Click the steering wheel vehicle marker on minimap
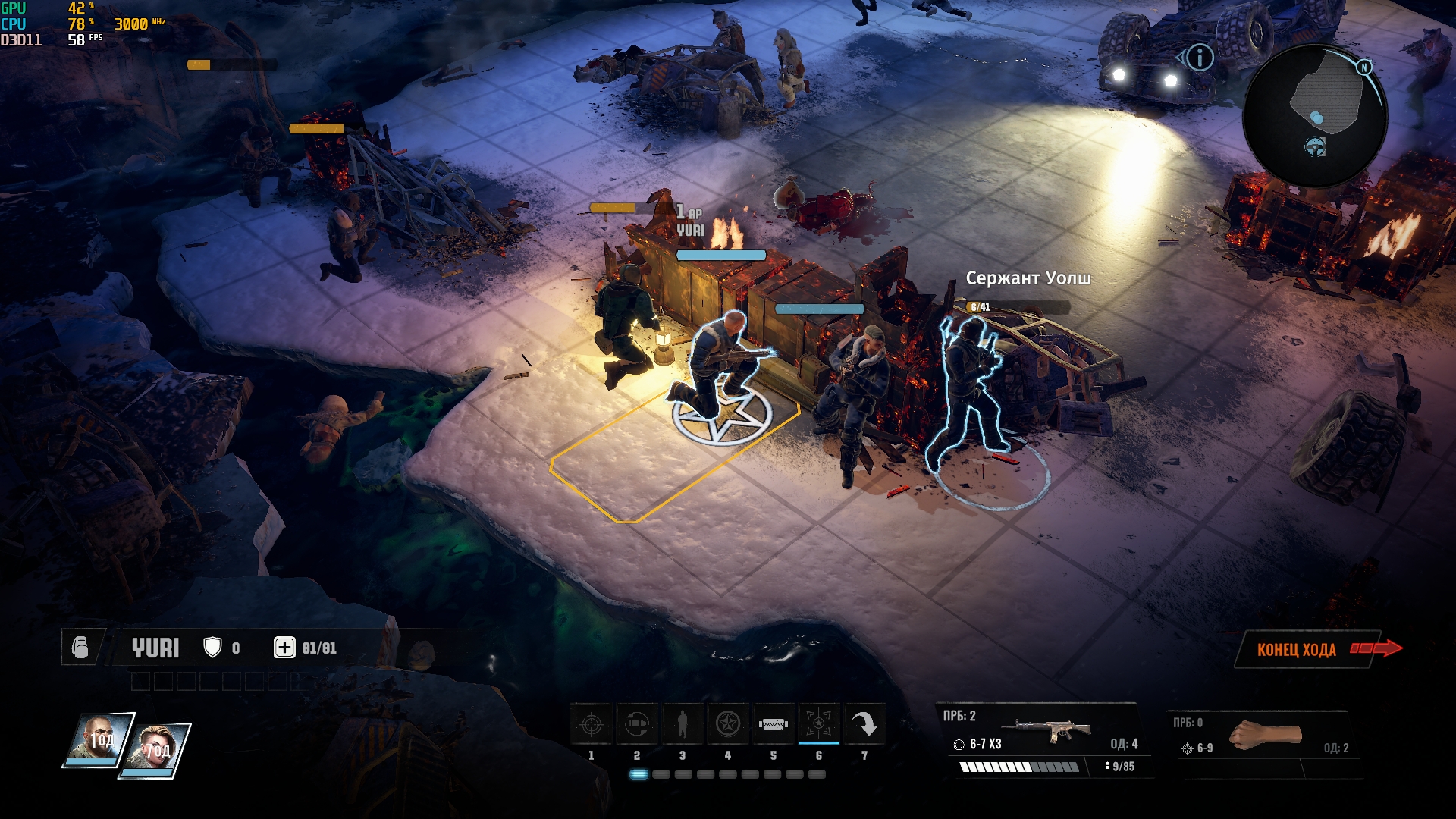The width and height of the screenshot is (1456, 819). point(1315,146)
